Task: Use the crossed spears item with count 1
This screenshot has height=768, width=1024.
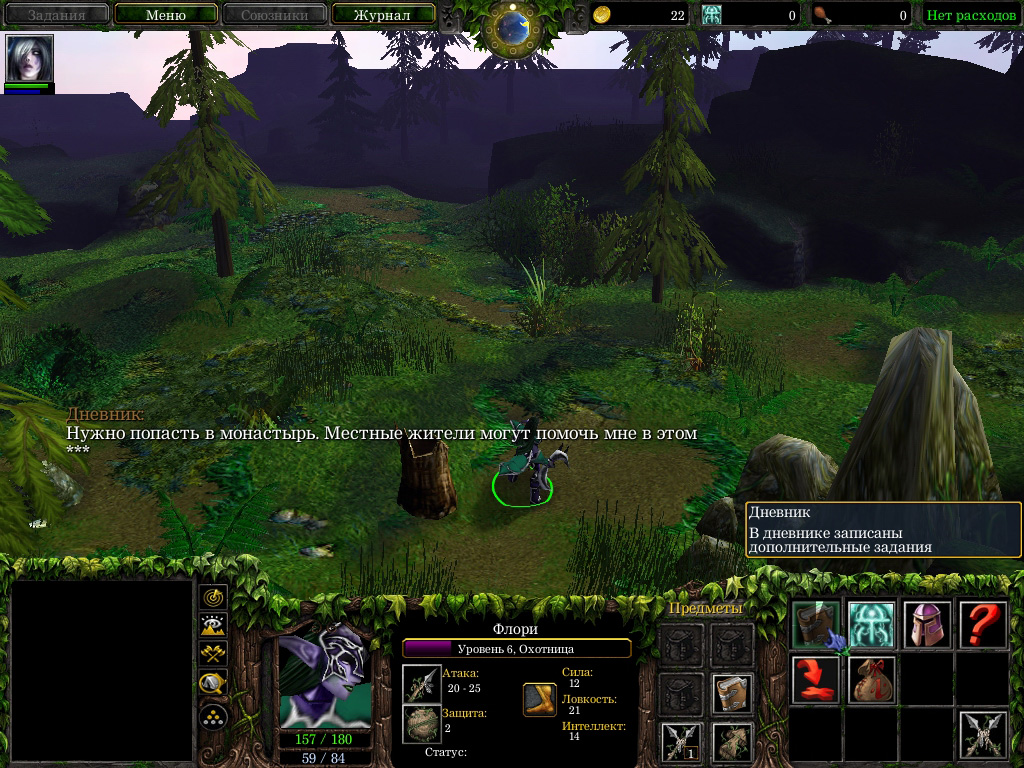Action: click(x=679, y=742)
